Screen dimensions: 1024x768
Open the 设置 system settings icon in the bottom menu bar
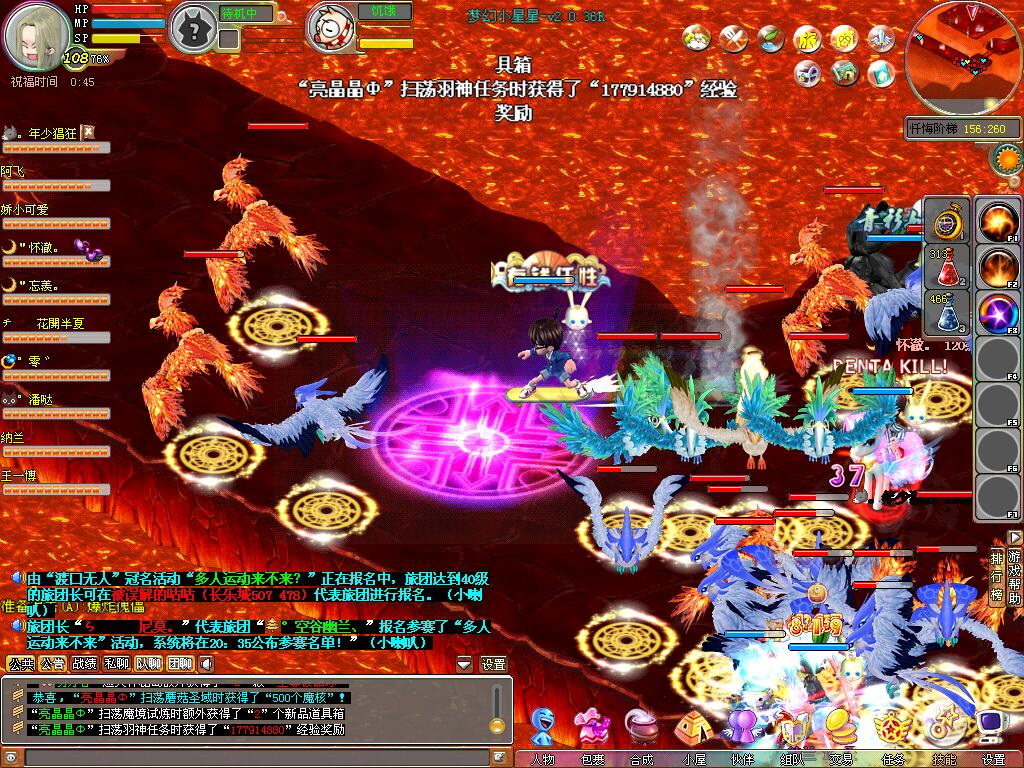[x=993, y=728]
